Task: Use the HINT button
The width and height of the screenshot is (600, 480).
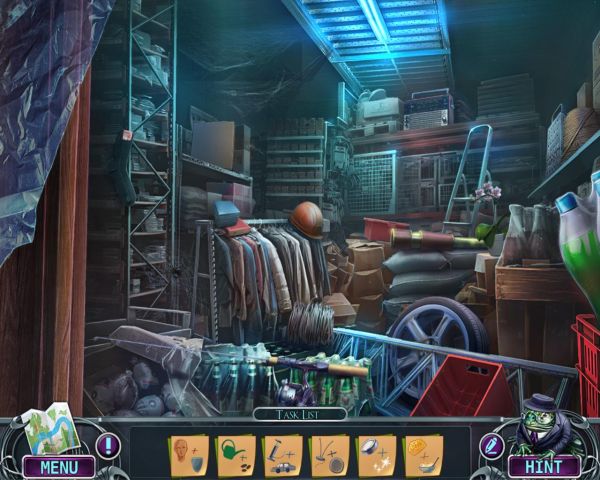Action: (543, 466)
